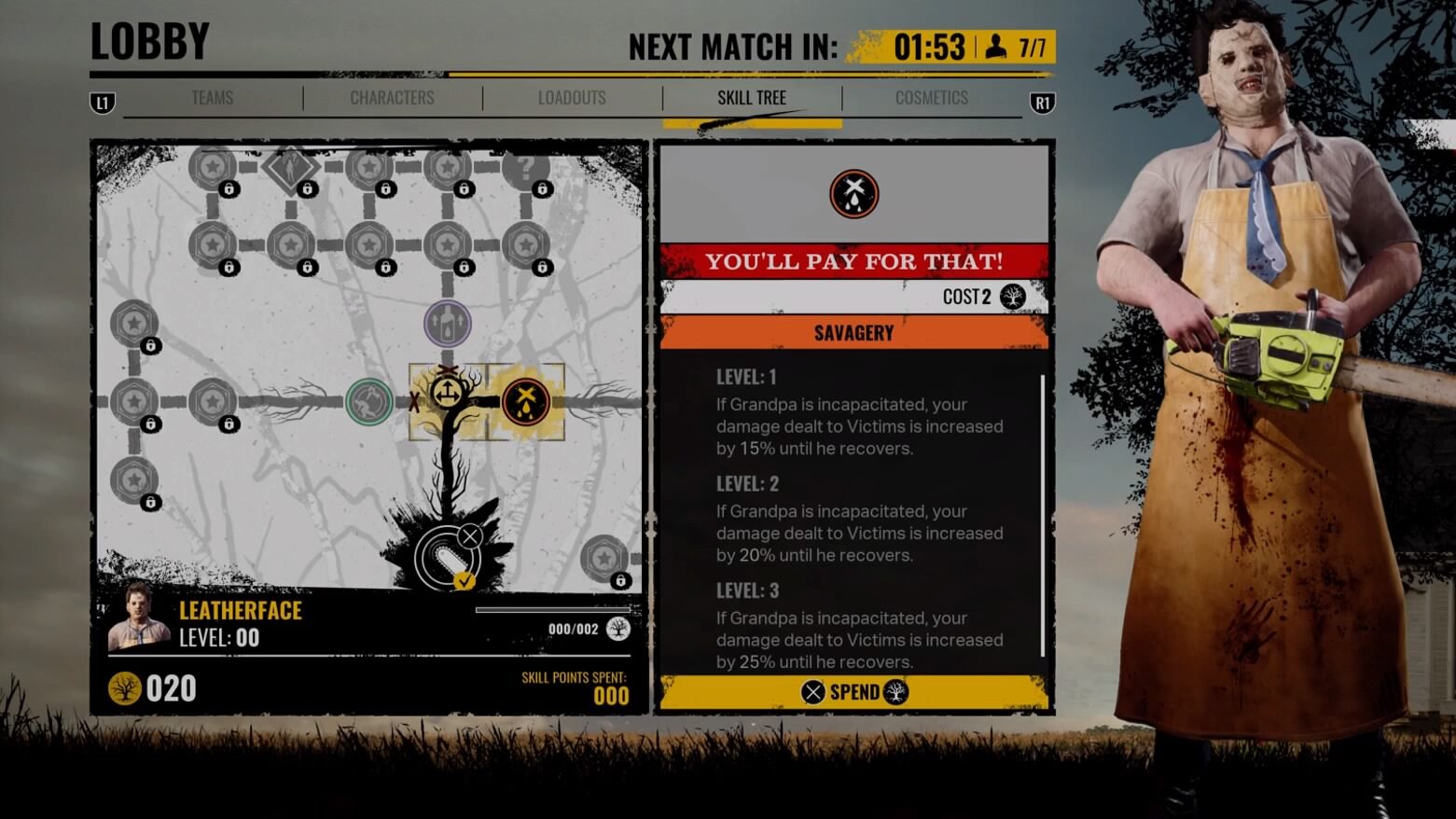1456x819 pixels.
Task: Click the Skill Tree tab
Action: [752, 98]
